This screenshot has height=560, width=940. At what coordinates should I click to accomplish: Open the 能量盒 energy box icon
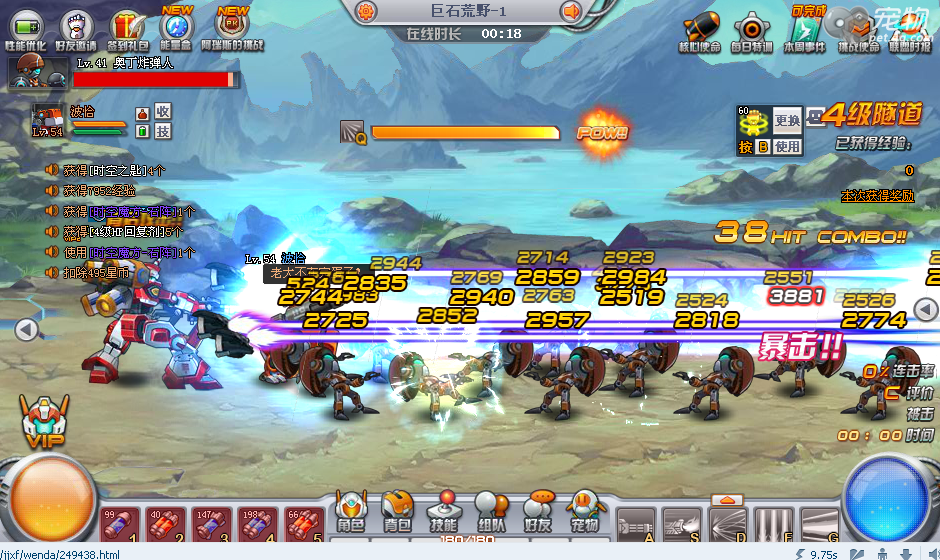pos(177,27)
